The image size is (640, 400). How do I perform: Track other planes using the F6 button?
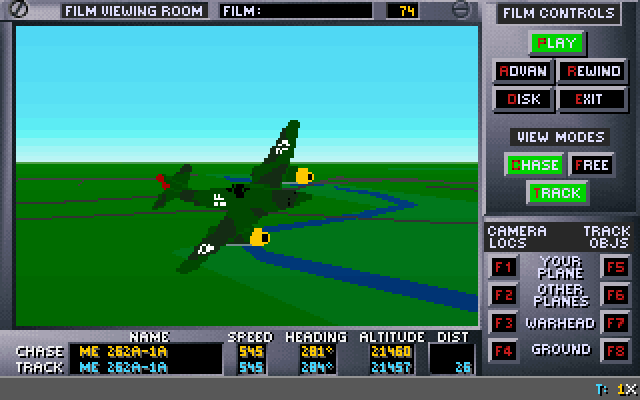pos(615,295)
